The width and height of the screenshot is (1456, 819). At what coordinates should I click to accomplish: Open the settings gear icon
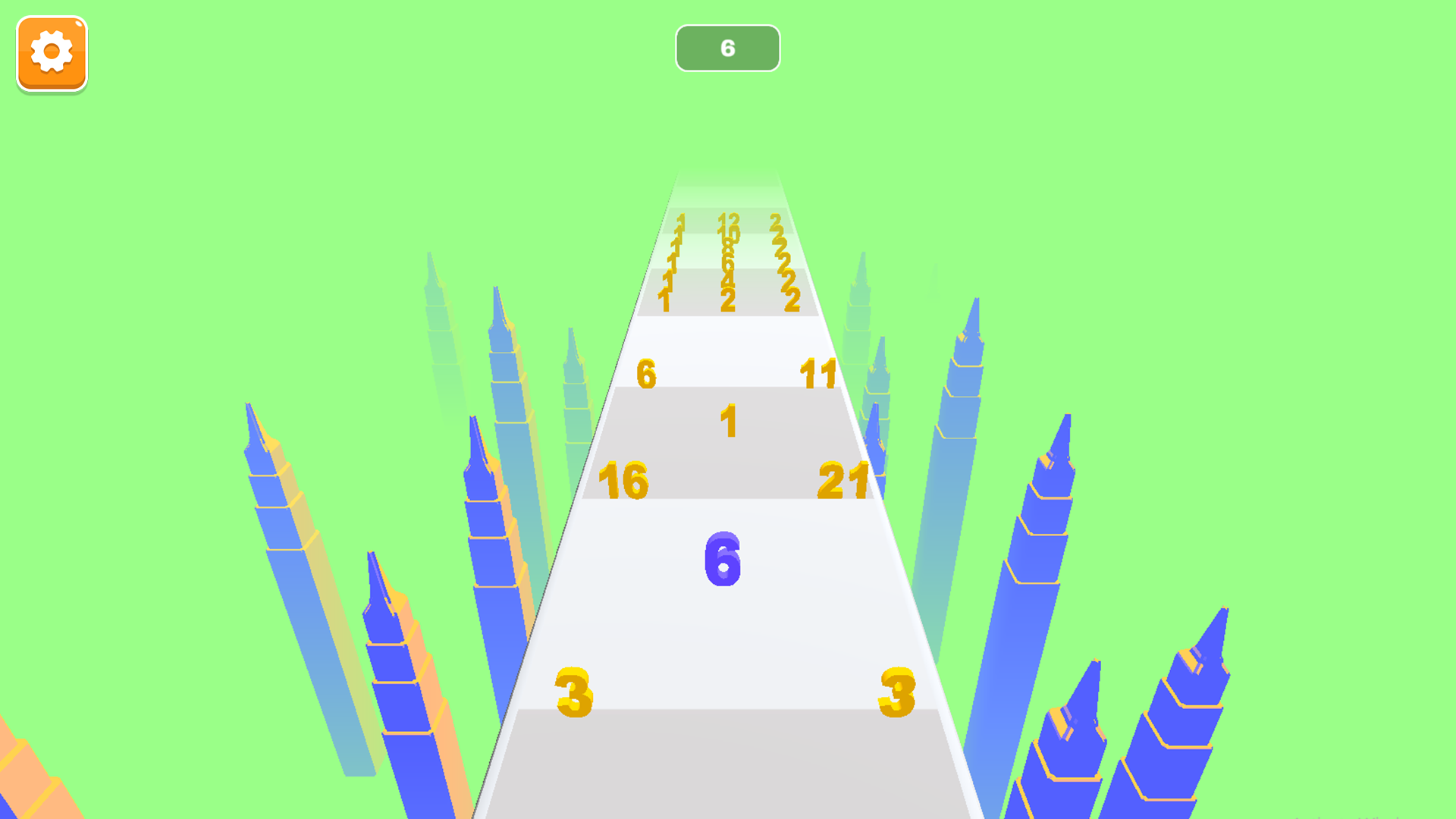click(50, 53)
